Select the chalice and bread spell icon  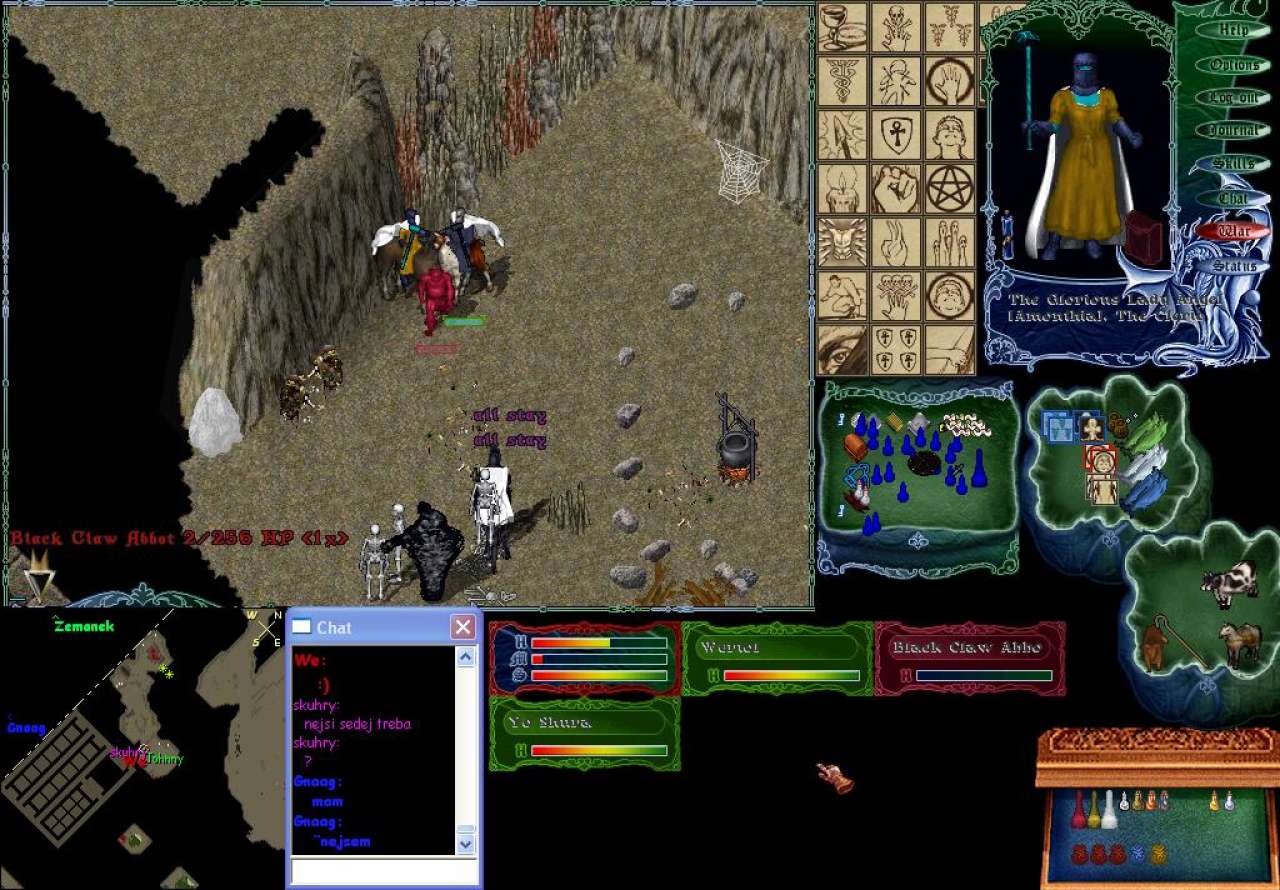point(843,27)
